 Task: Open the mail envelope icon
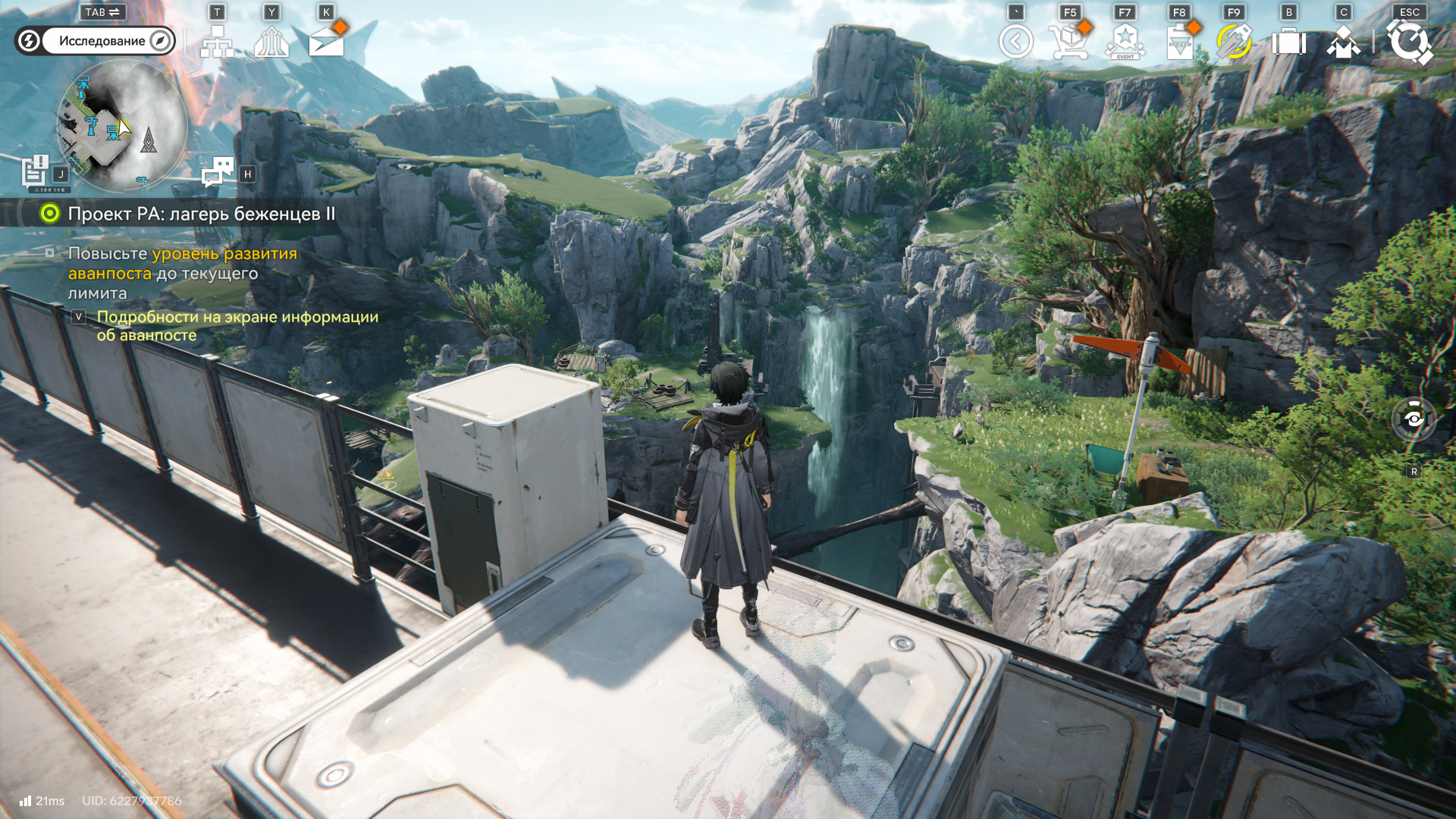tap(327, 42)
